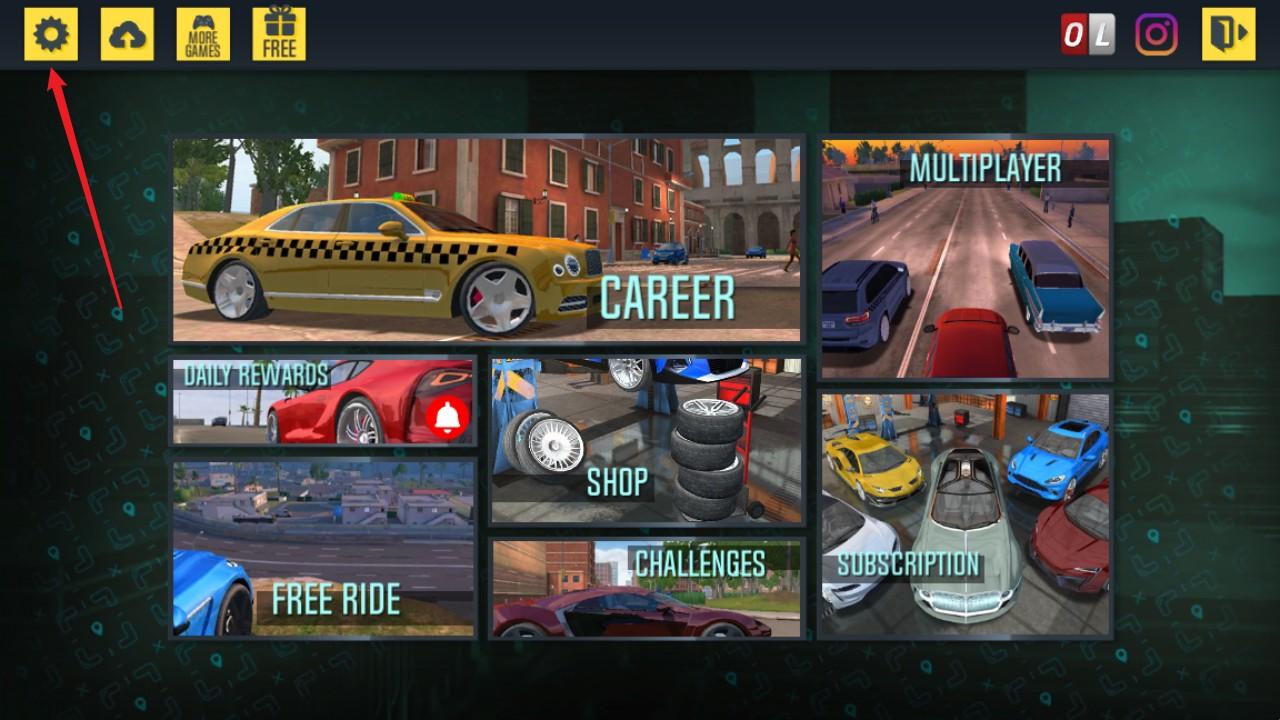This screenshot has width=1280, height=720.
Task: View the Subscription offer
Action: tap(966, 515)
